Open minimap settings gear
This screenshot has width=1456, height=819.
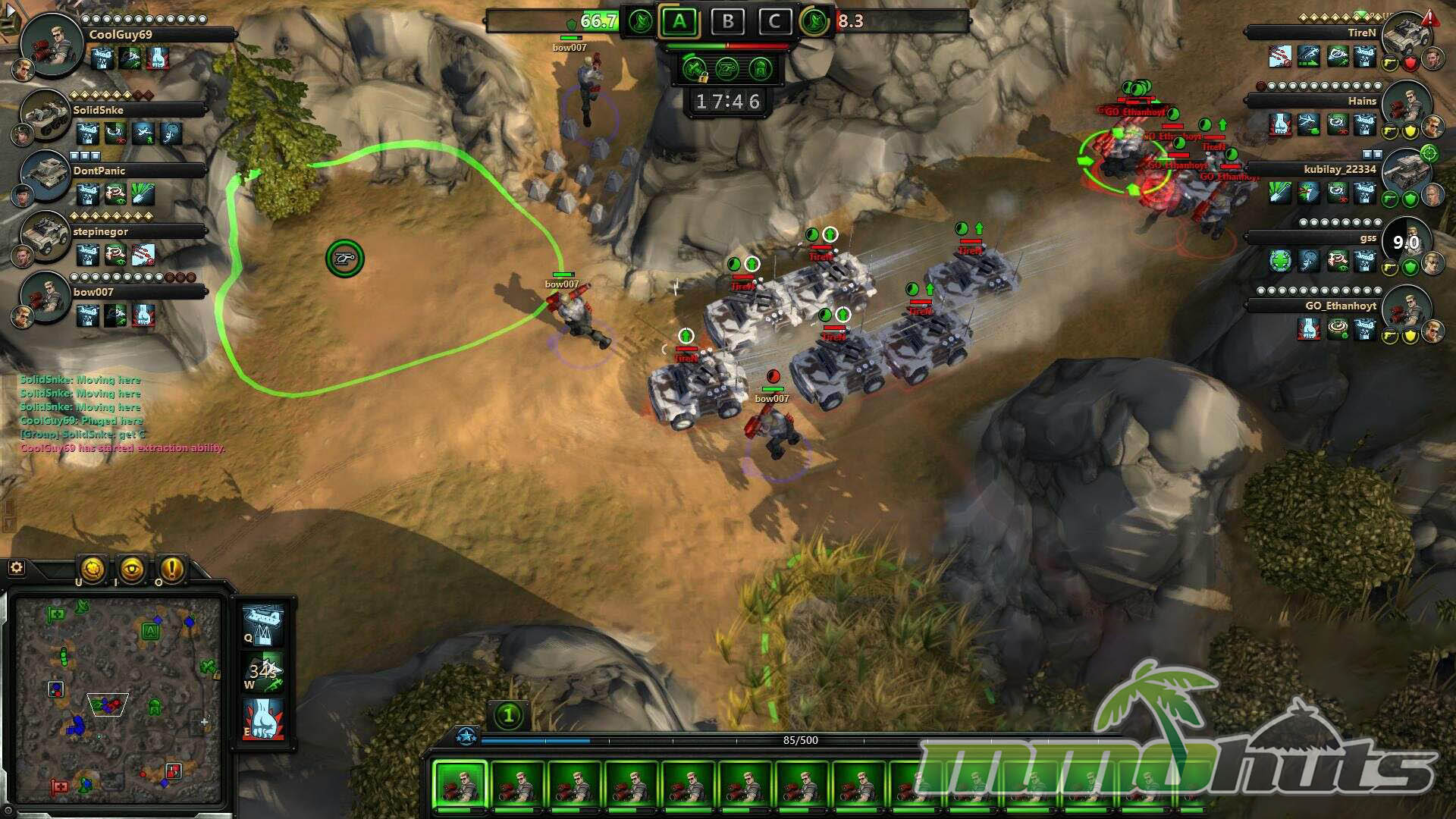[x=16, y=567]
